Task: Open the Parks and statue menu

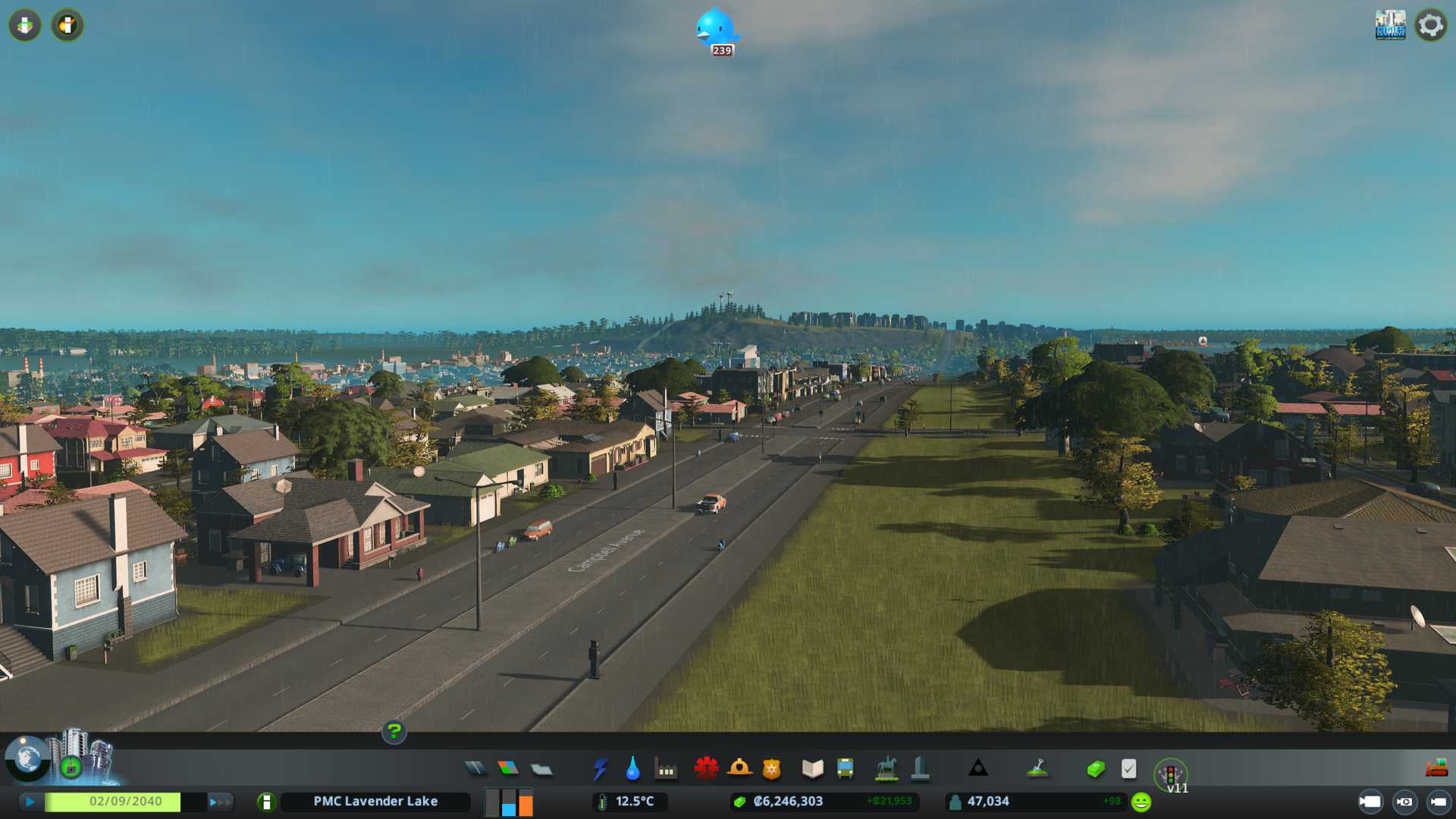Action: (x=886, y=769)
